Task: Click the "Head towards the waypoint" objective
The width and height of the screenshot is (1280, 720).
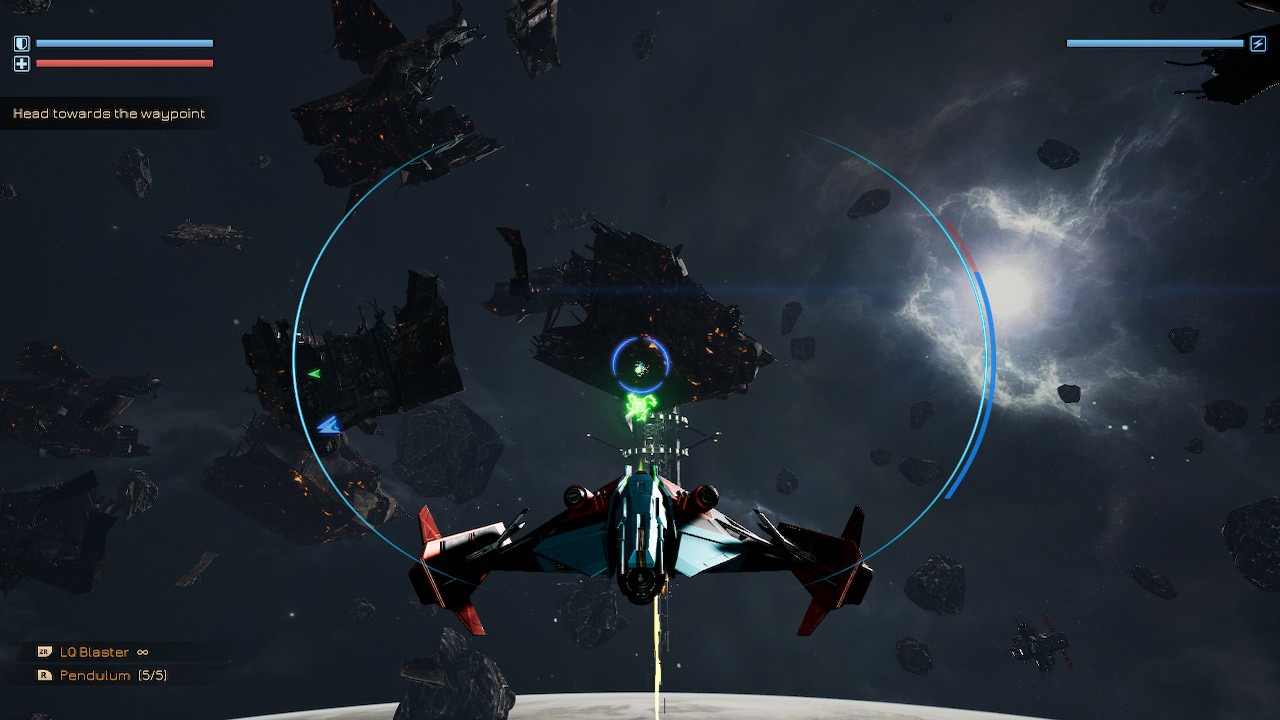Action: click(109, 114)
